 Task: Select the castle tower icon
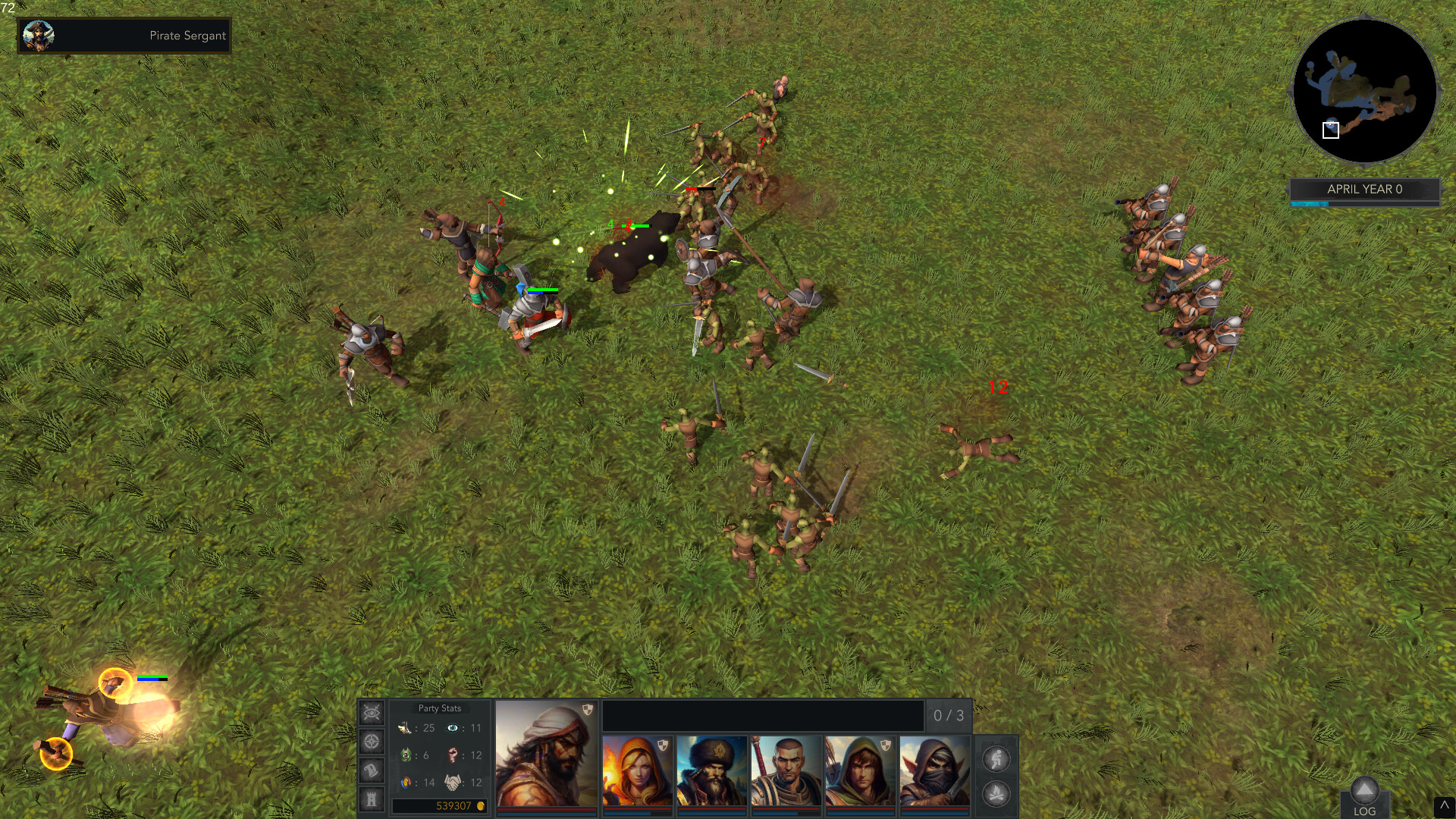(372, 799)
